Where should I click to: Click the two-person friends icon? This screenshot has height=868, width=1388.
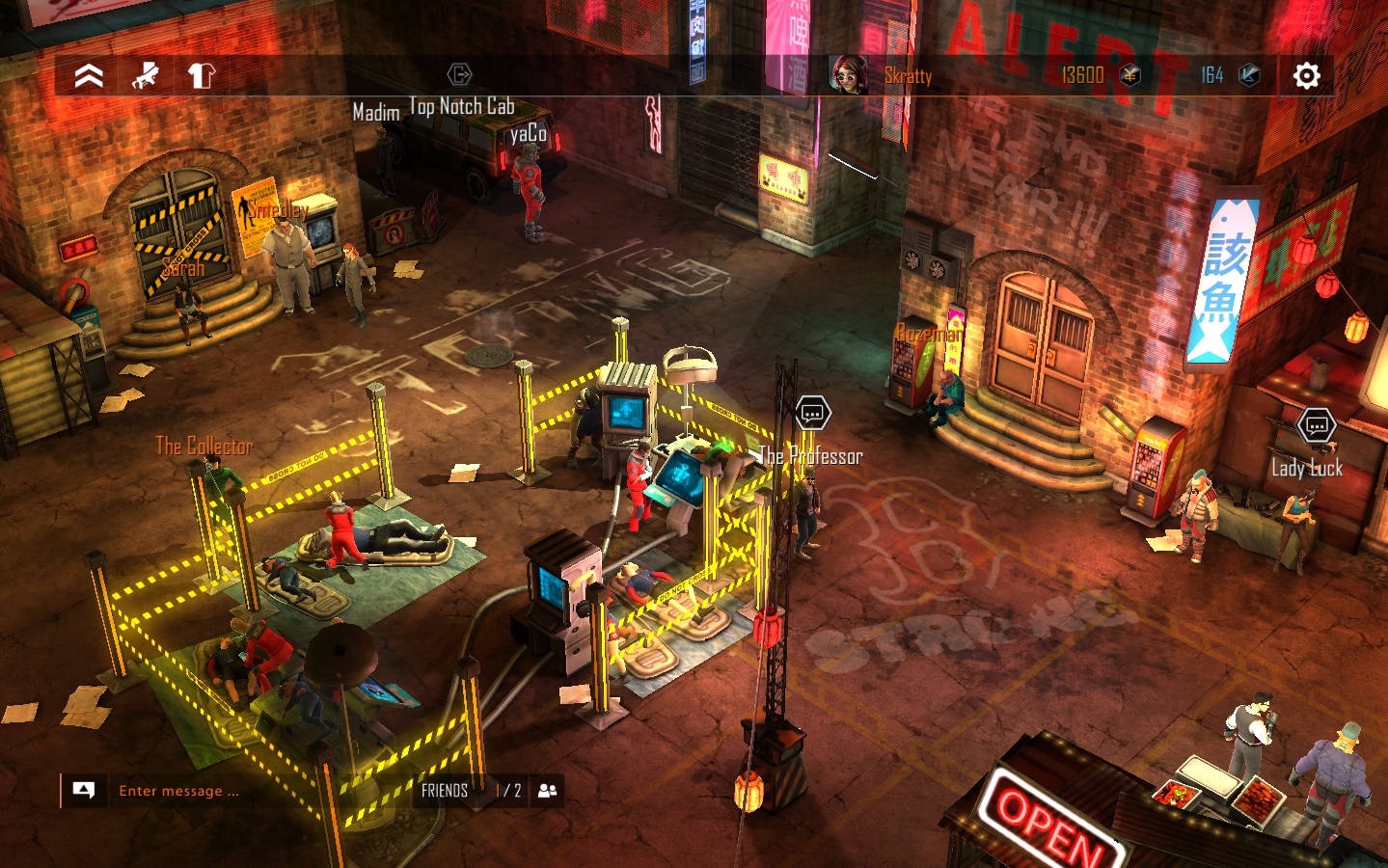pos(547,791)
